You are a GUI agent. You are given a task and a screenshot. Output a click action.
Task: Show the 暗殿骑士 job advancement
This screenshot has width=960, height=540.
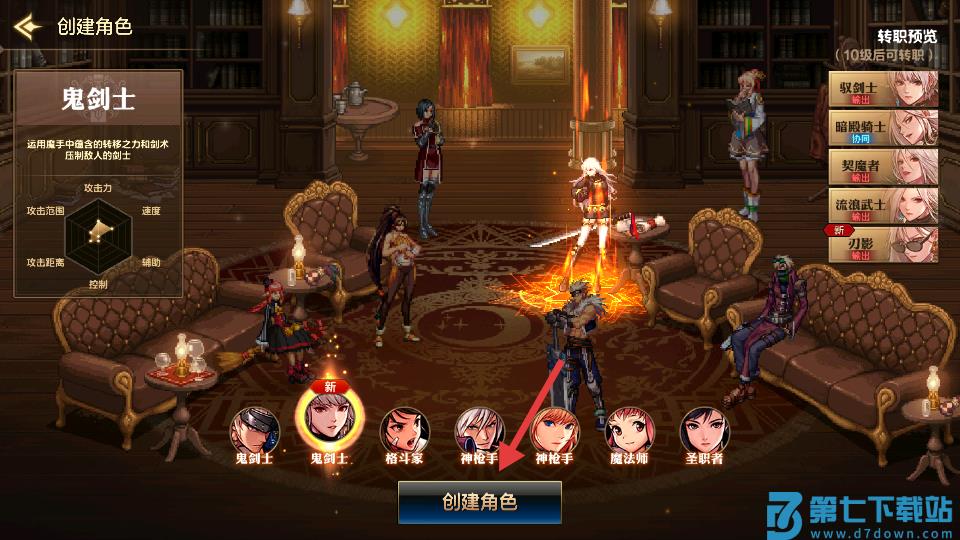(x=884, y=128)
